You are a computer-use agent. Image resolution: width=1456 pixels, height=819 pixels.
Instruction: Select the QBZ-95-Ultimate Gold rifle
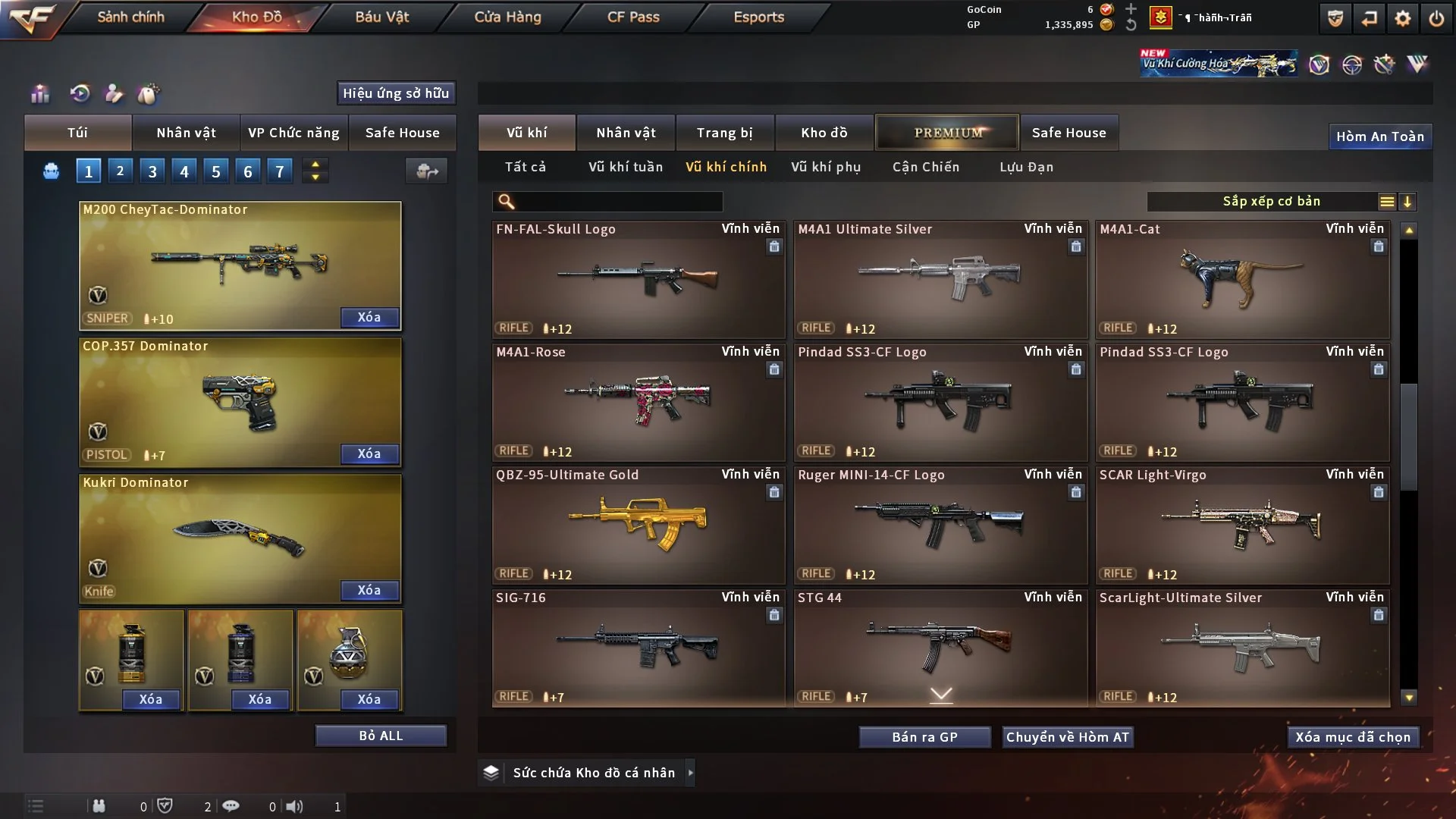click(x=638, y=525)
